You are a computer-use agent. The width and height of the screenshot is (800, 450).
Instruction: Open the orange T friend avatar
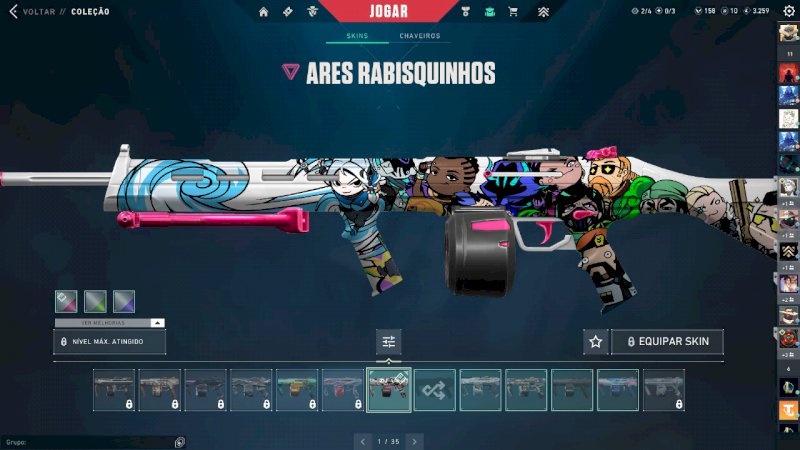pos(788,410)
